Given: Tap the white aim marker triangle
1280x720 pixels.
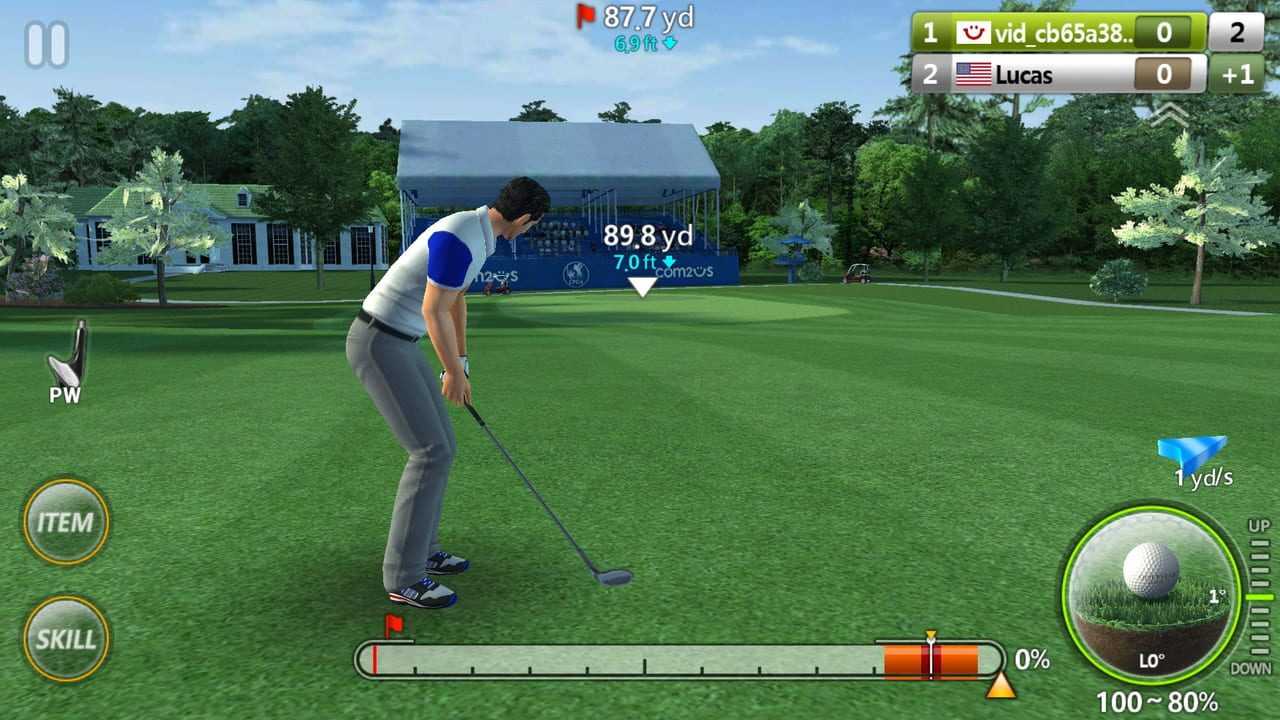Looking at the screenshot, I should 642,288.
